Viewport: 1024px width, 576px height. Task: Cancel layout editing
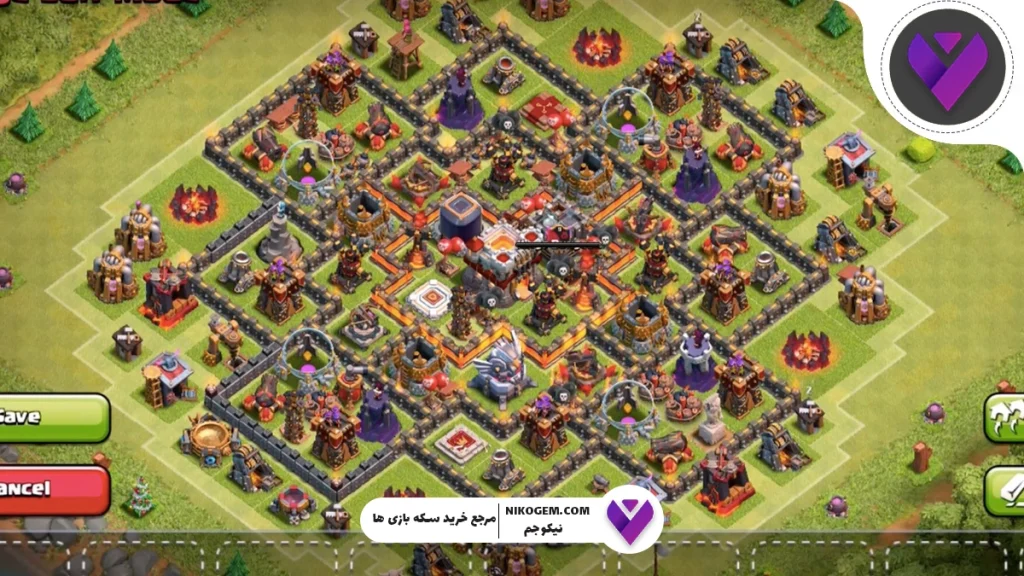[50, 490]
